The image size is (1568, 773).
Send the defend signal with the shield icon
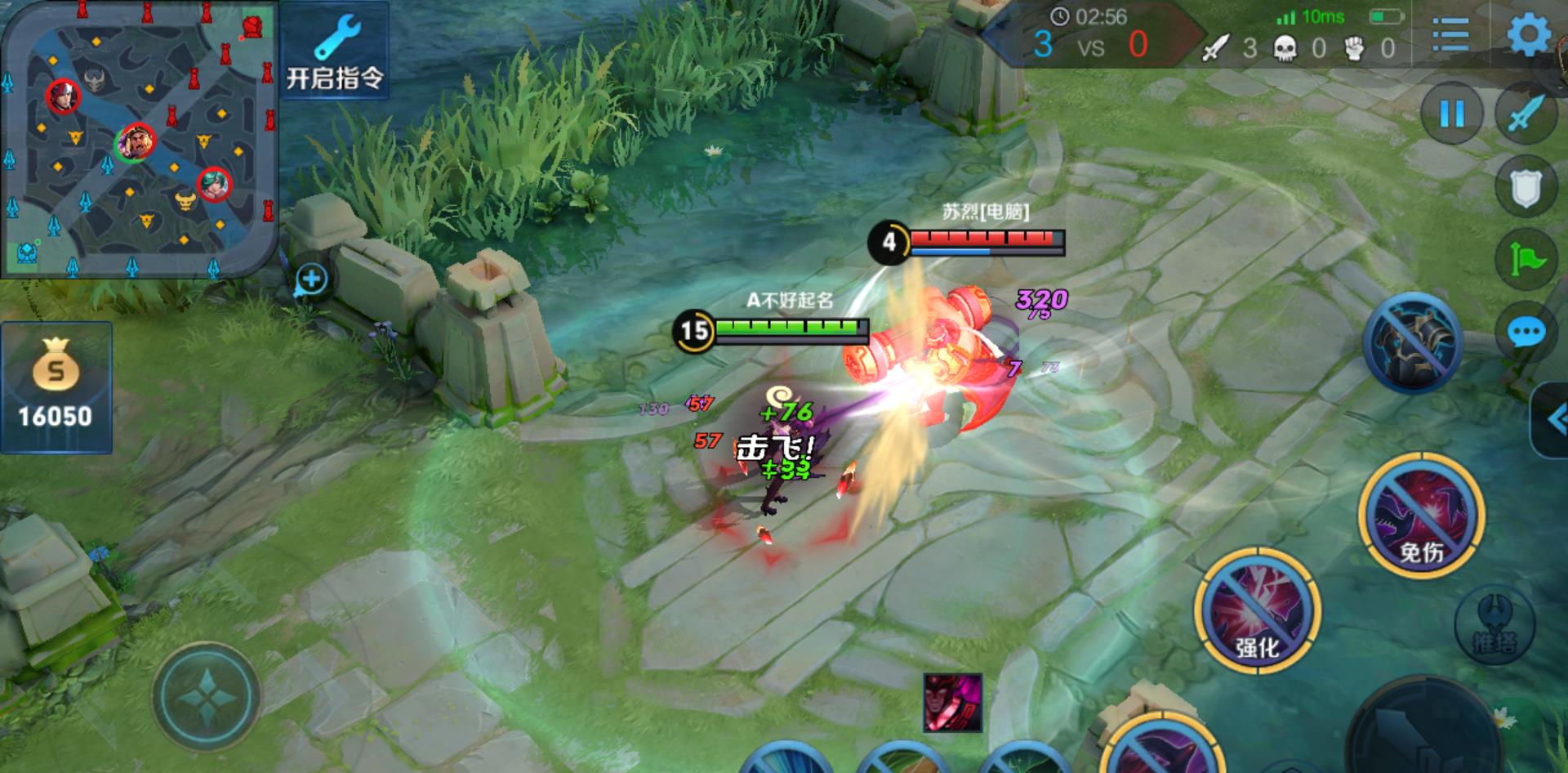click(1526, 188)
